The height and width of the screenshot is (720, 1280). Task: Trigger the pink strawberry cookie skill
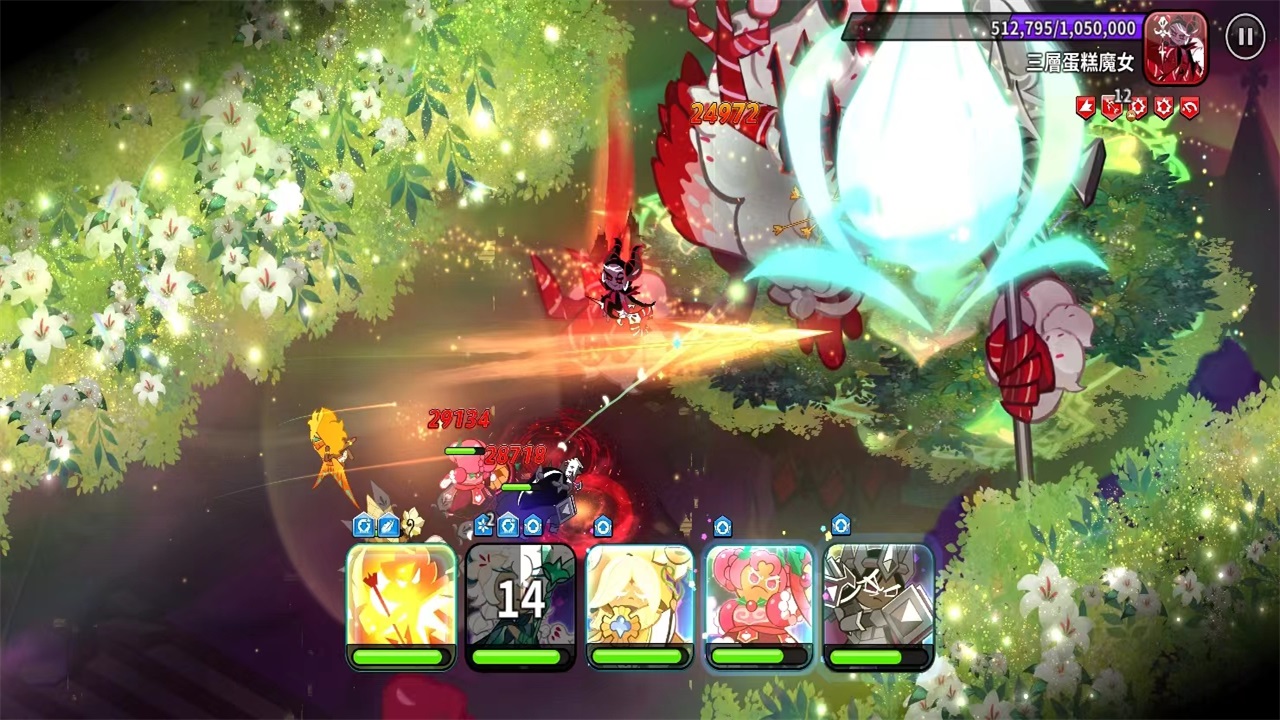(759, 597)
